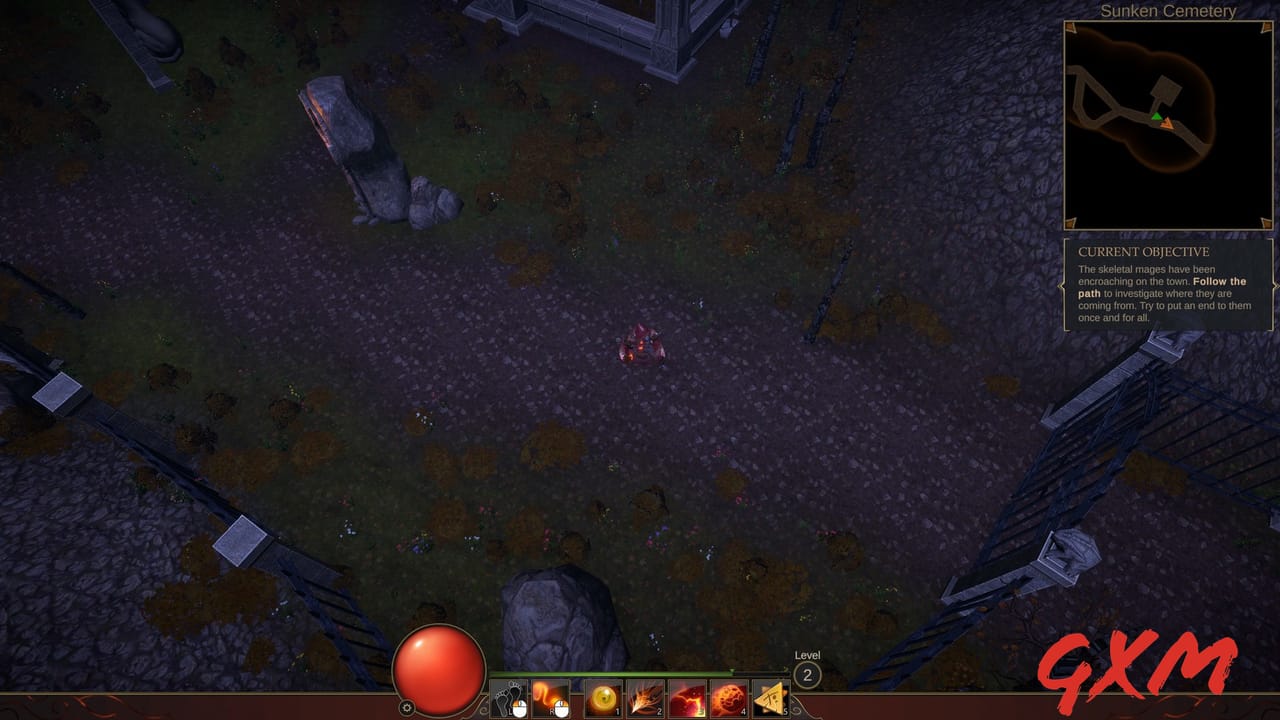The height and width of the screenshot is (720, 1280).
Task: Select the flame trail ability bound to right mouse
Action: [549, 698]
